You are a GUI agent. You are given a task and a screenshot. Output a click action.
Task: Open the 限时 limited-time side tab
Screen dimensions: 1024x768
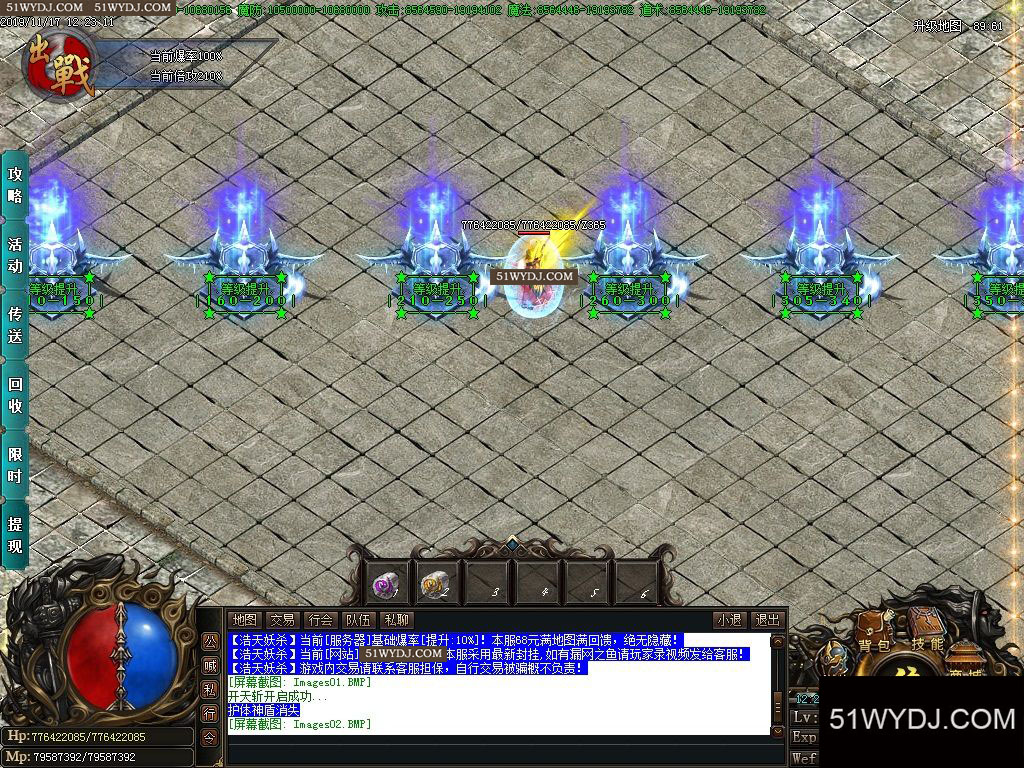click(x=15, y=465)
